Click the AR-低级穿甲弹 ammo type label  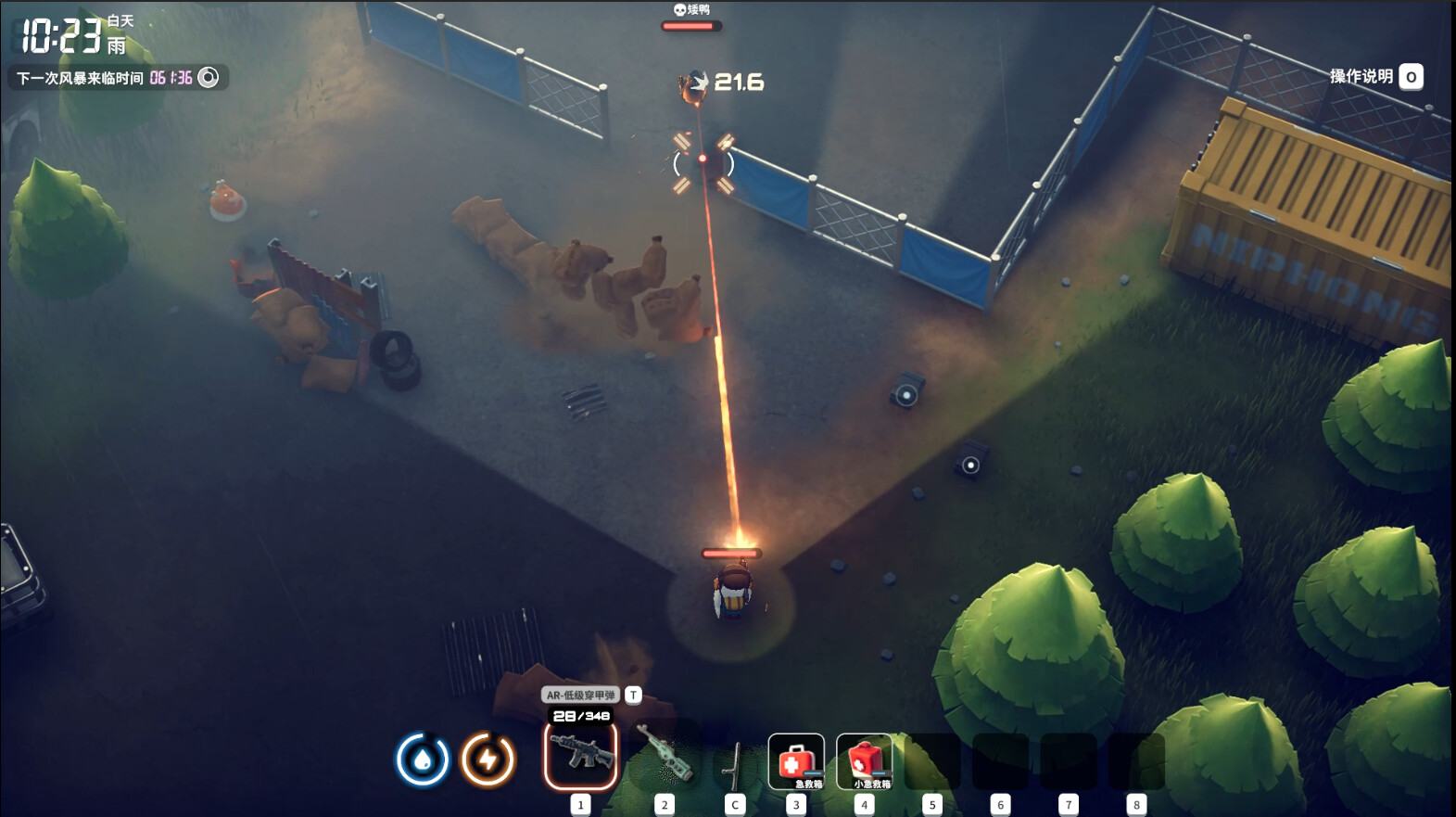tap(580, 695)
